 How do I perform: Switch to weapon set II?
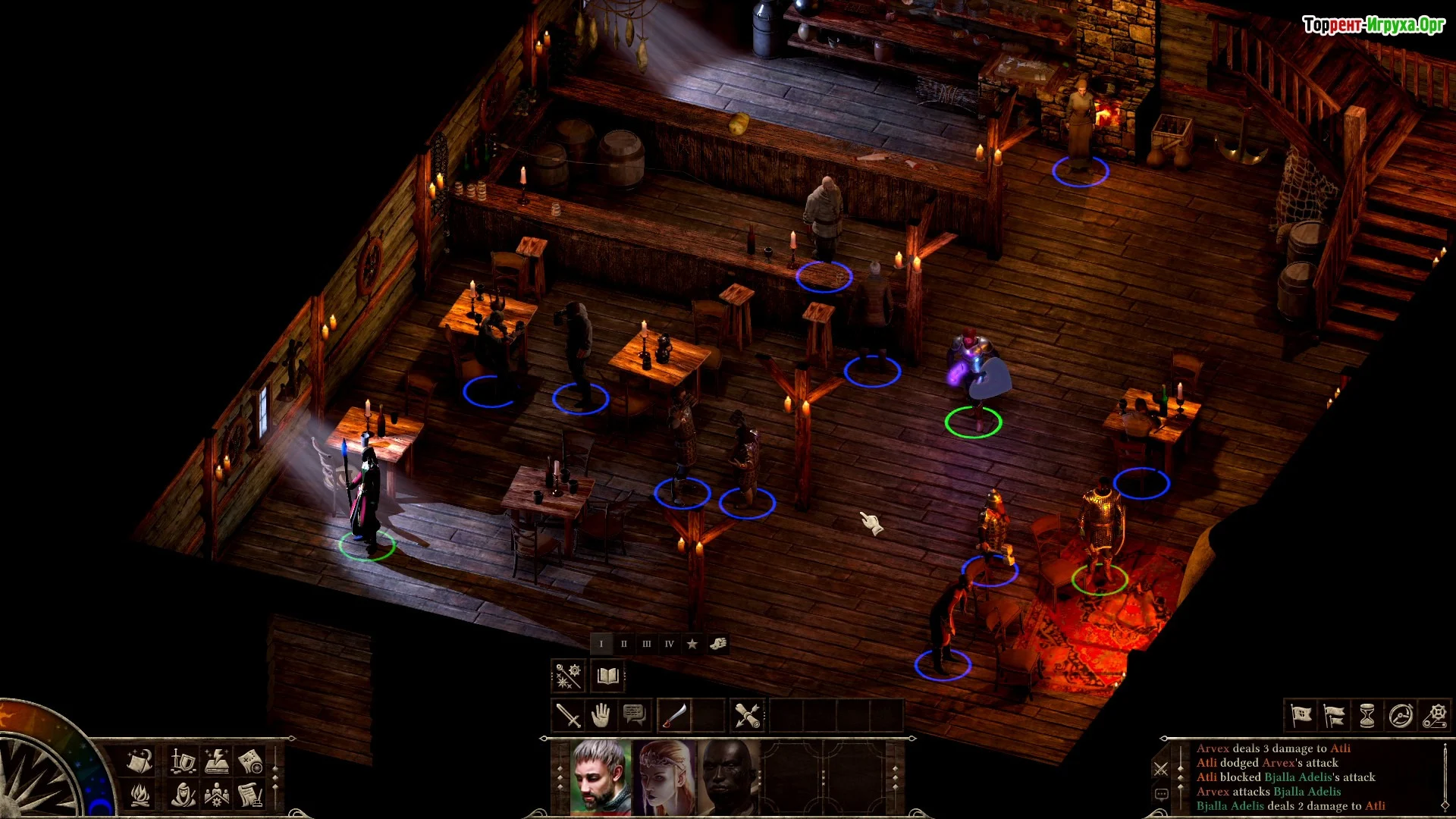624,644
